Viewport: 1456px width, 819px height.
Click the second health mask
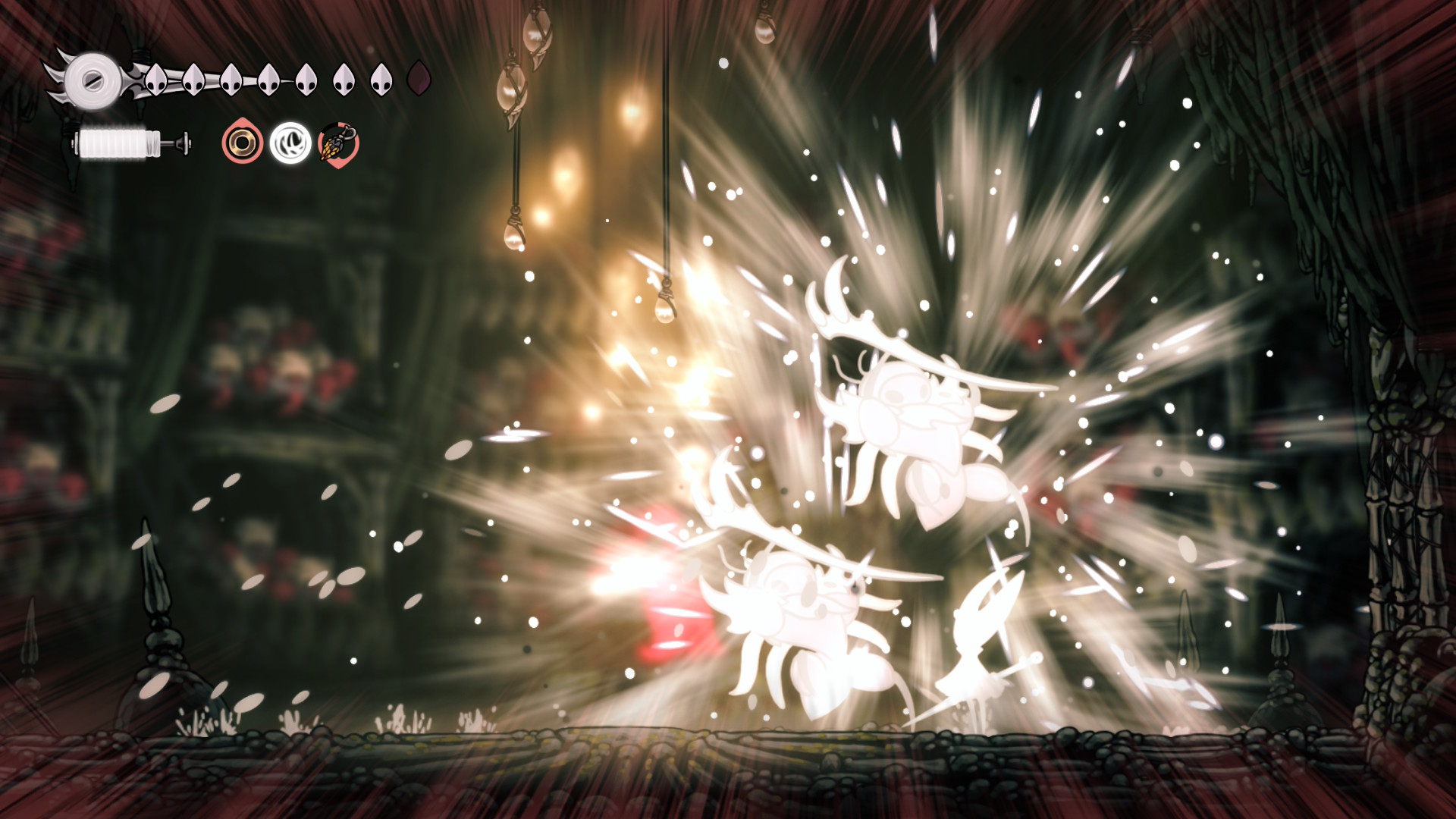[193, 77]
